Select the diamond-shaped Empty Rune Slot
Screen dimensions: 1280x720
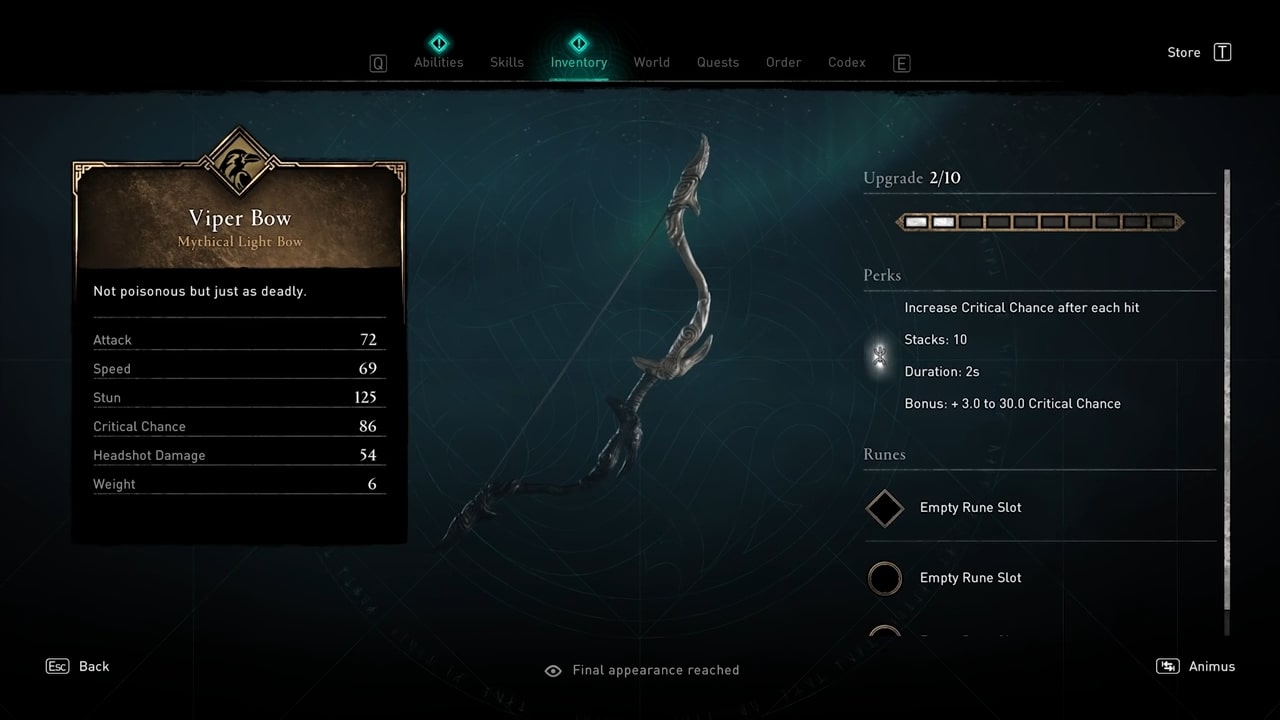tap(885, 508)
